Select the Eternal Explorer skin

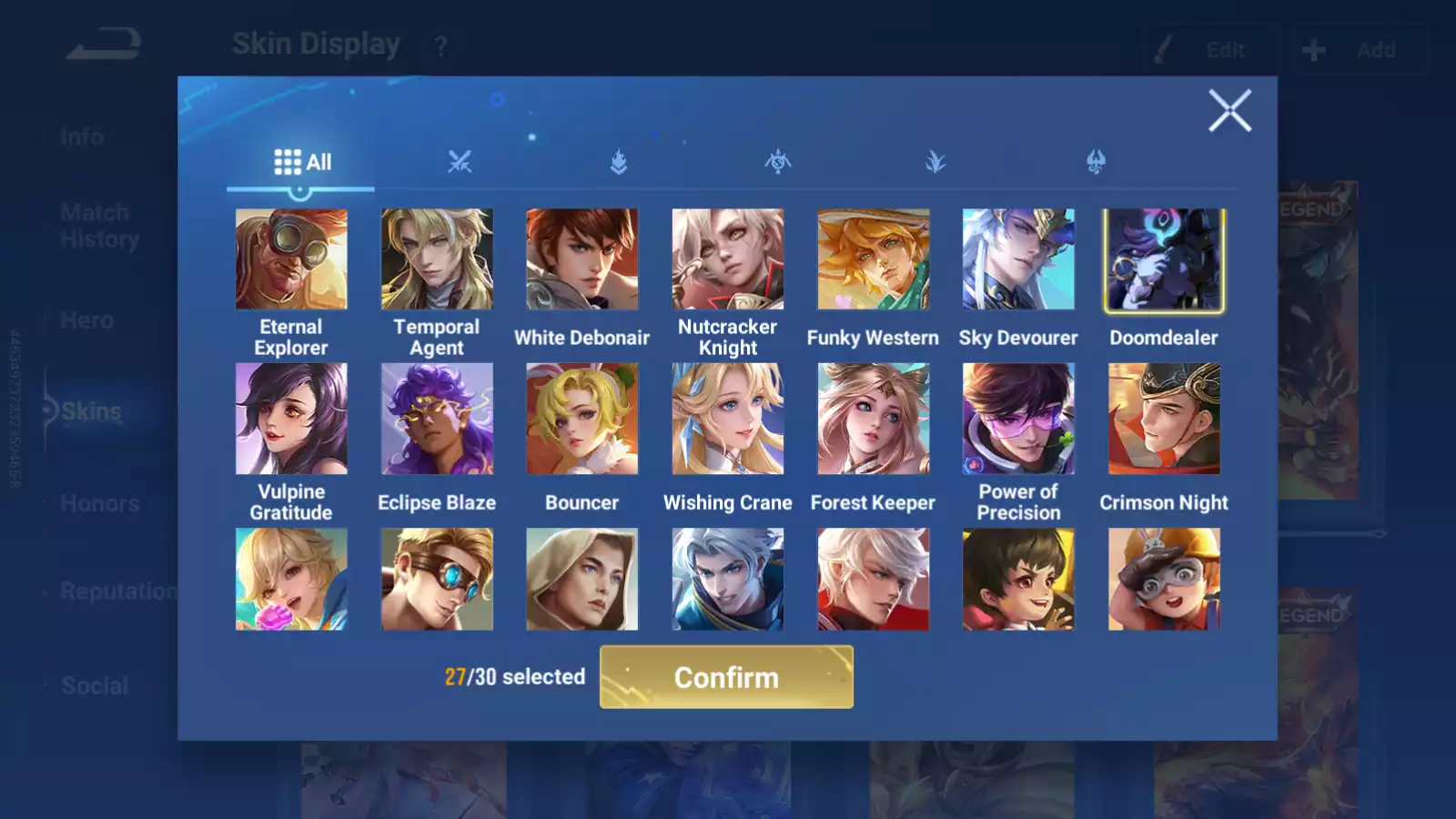291,259
